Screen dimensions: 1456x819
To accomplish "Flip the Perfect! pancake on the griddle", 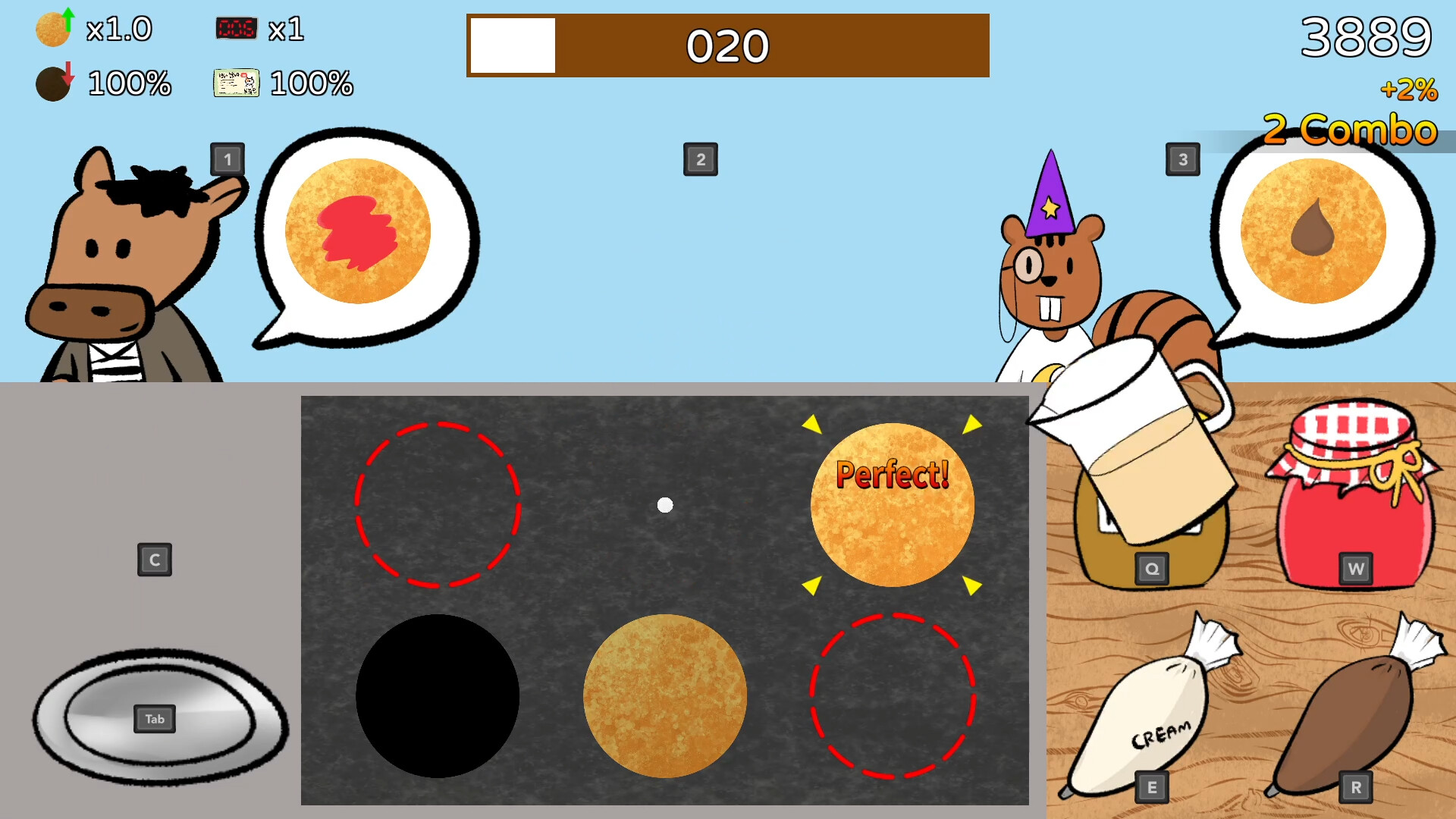I will click(892, 504).
